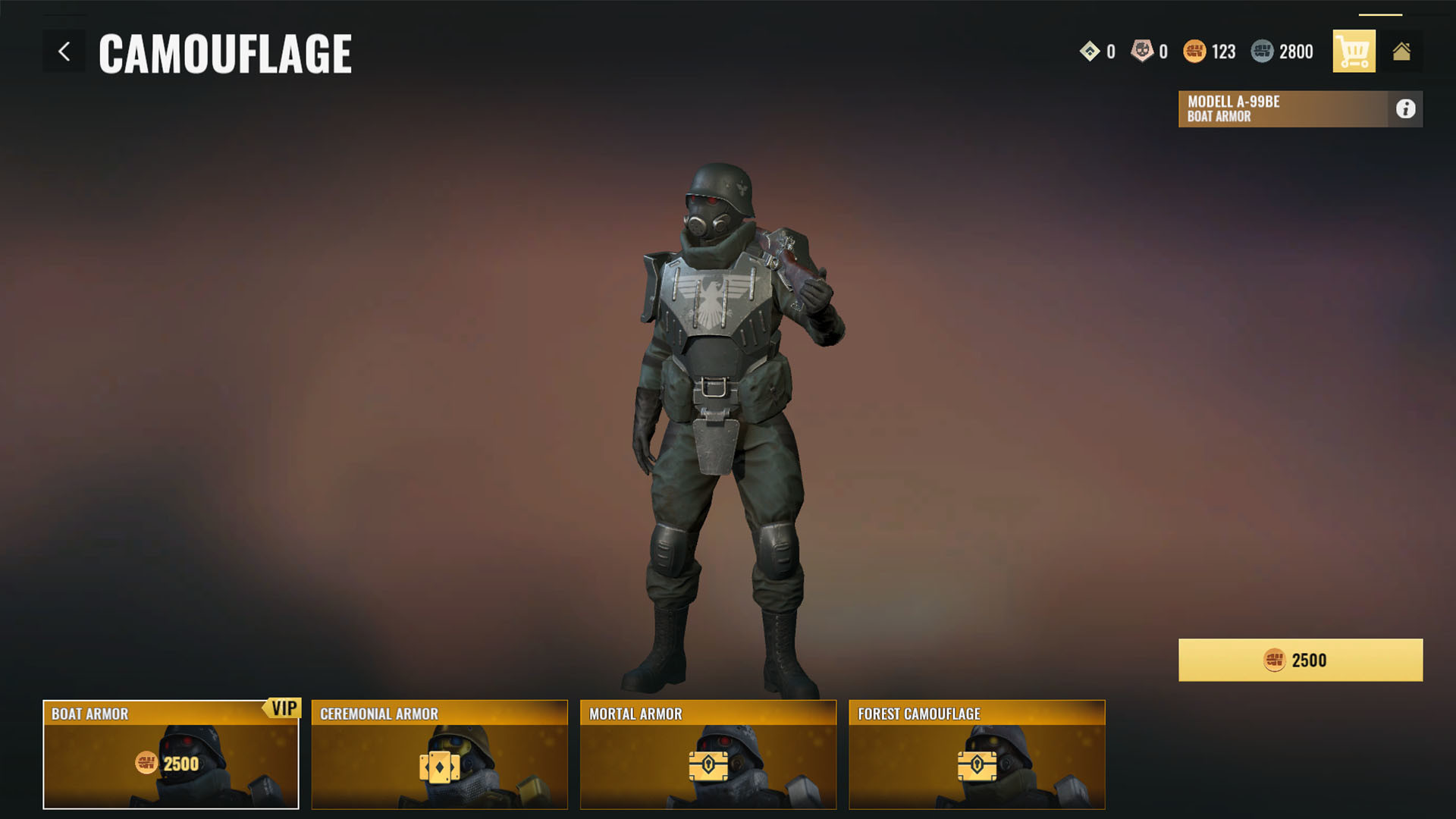This screenshot has height=819, width=1456.
Task: Go back using the arrow button
Action: pyautogui.click(x=64, y=52)
